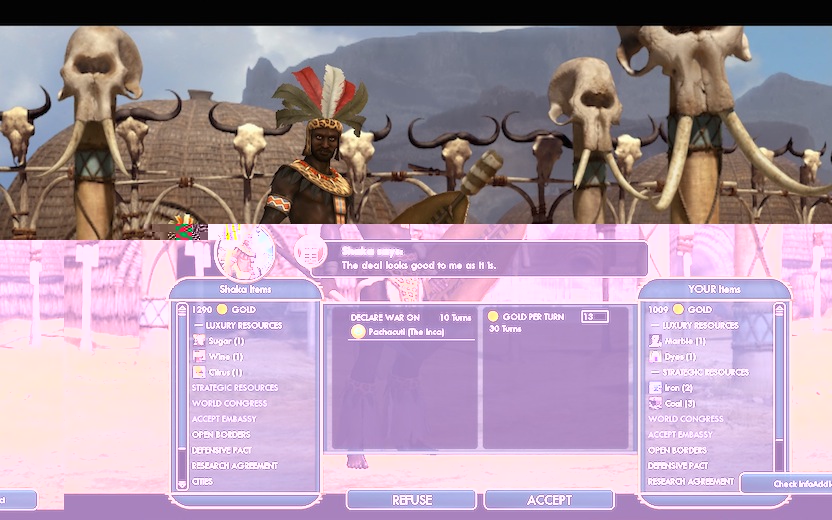This screenshot has width=832, height=520.
Task: Remove Gold Per Turn from the deal
Action: tap(527, 317)
